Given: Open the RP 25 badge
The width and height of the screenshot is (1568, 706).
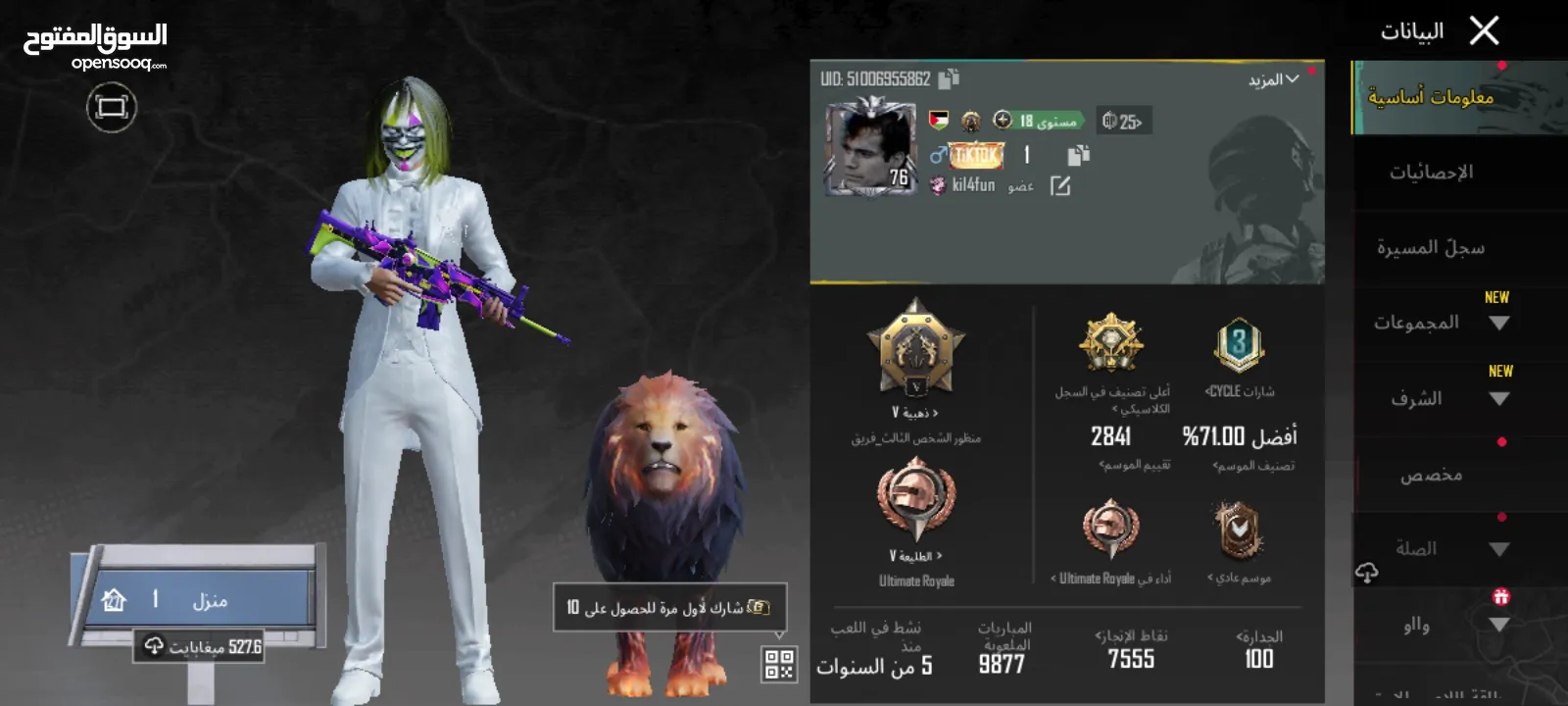Looking at the screenshot, I should [x=1122, y=122].
